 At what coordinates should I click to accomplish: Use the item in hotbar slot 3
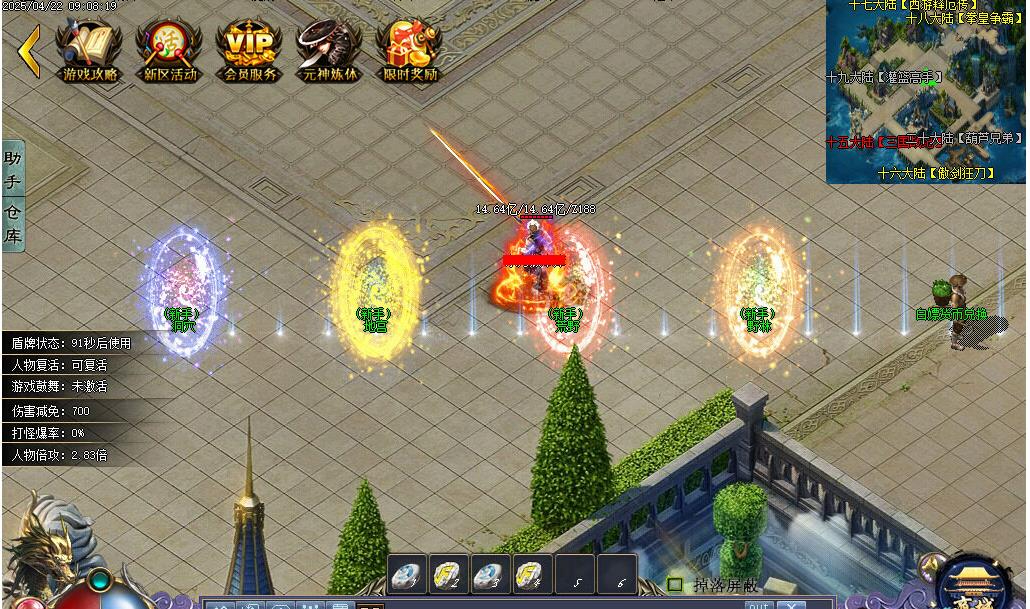click(x=489, y=575)
